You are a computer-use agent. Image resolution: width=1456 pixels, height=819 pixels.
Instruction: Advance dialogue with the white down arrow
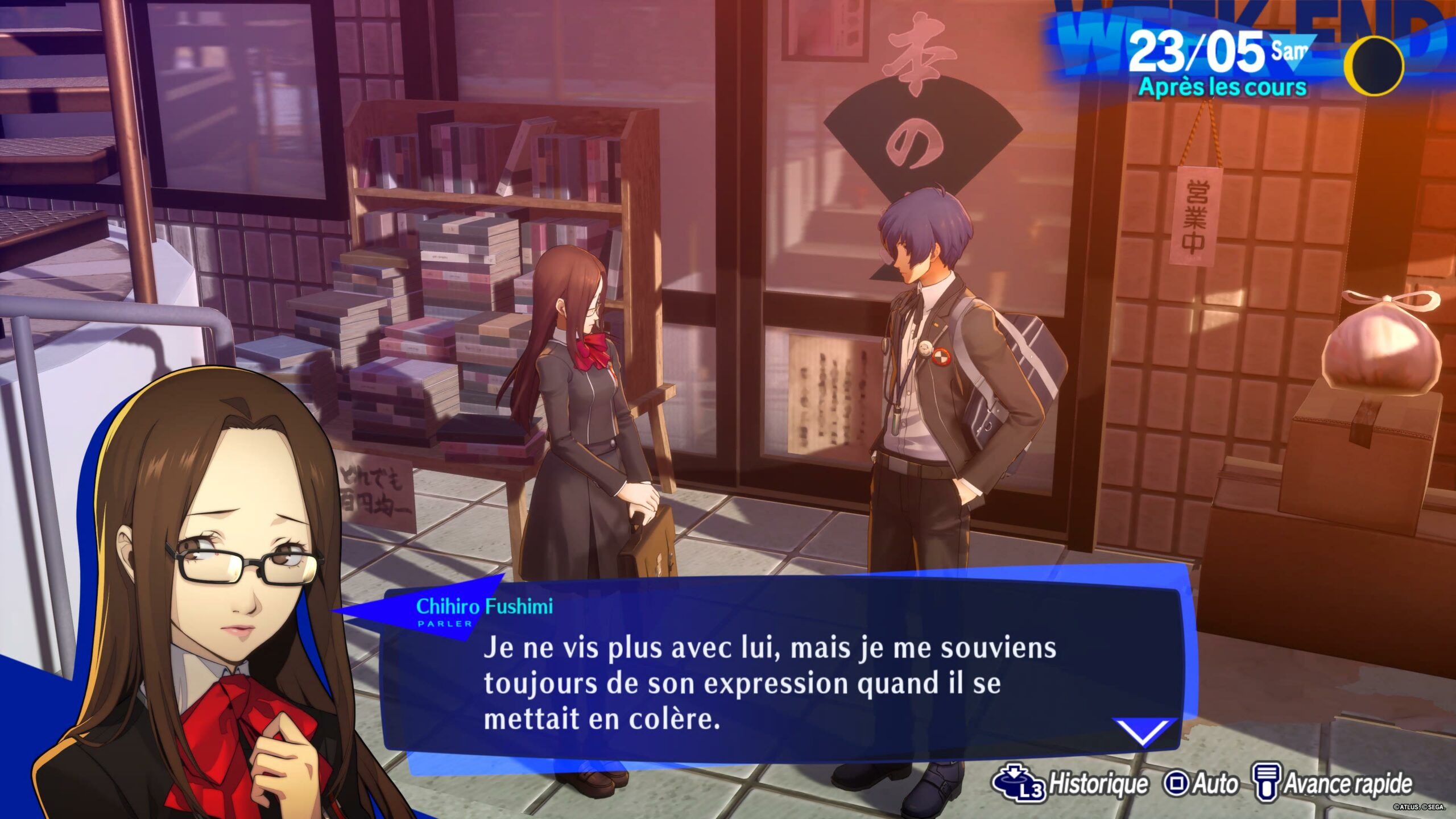[1143, 731]
